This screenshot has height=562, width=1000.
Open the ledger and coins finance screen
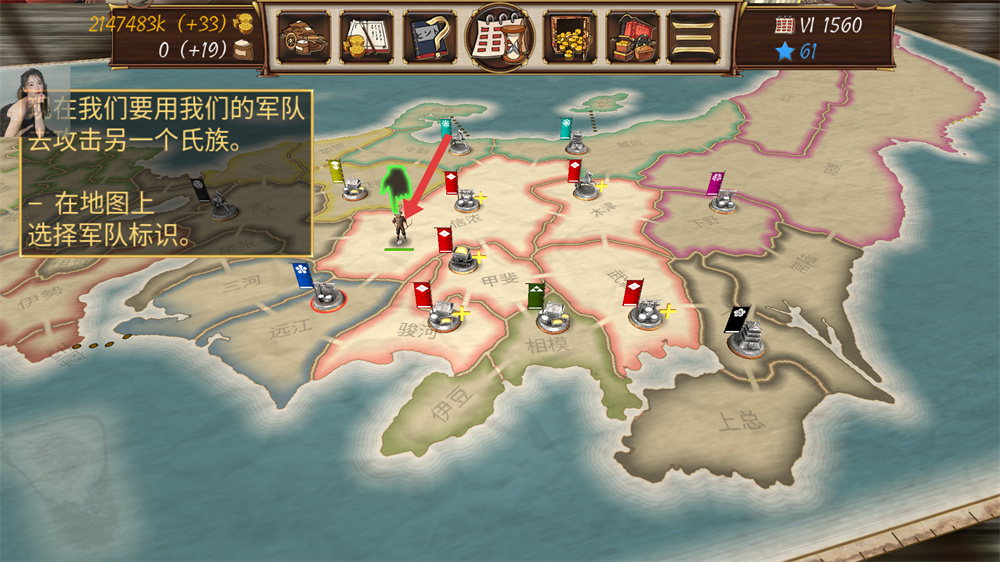pos(366,38)
